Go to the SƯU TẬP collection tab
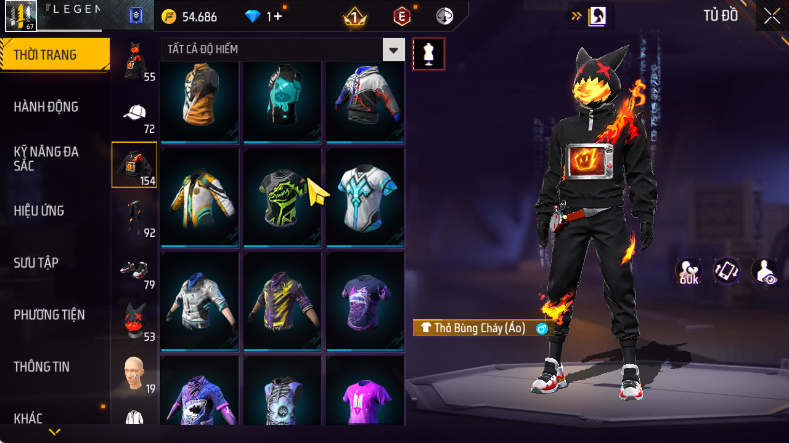The image size is (789, 443). (36, 262)
